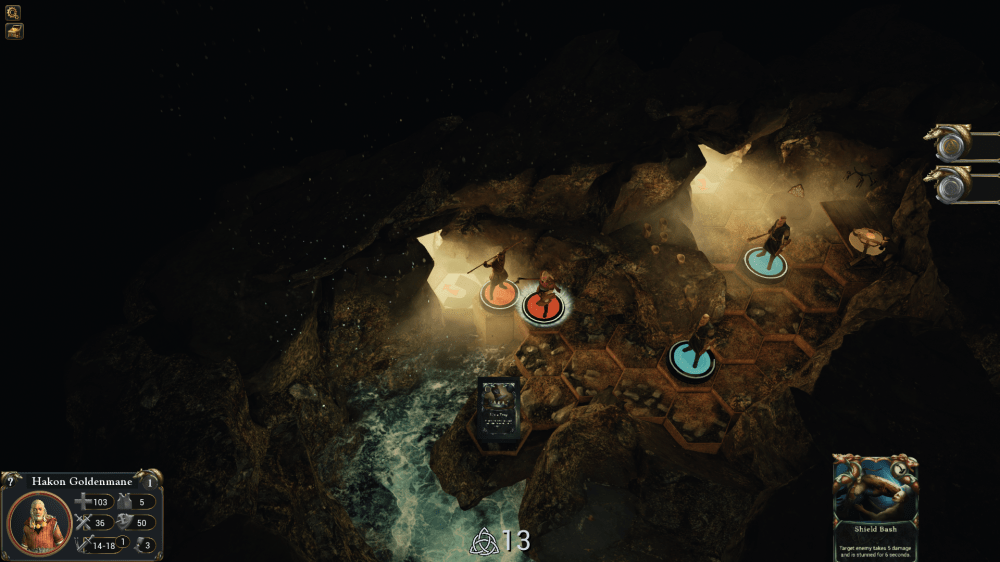The image size is (1000, 562).
Task: Select the dragon slot with grey rune
Action: click(x=950, y=186)
